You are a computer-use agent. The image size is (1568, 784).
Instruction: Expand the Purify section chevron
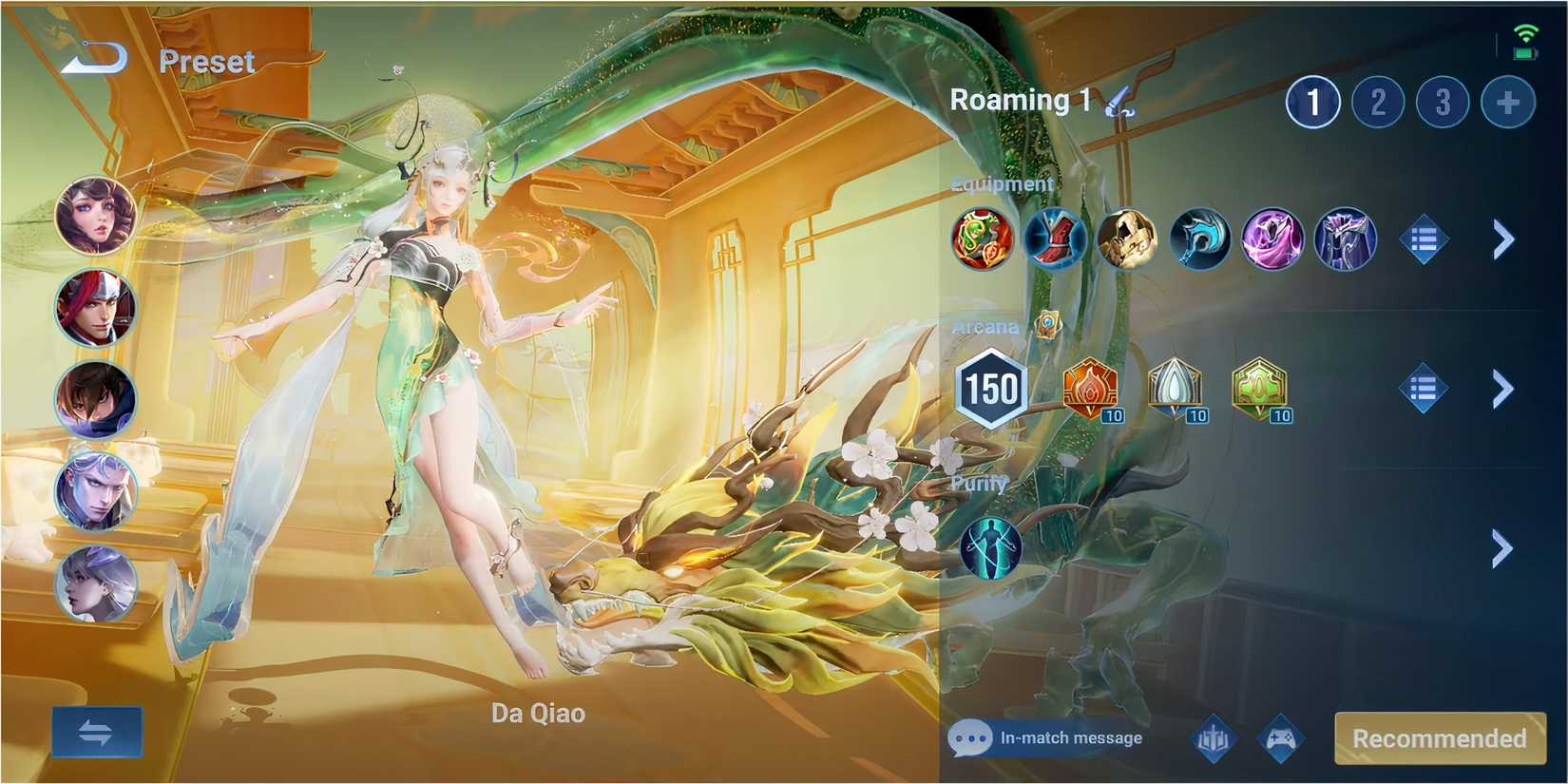click(1502, 549)
